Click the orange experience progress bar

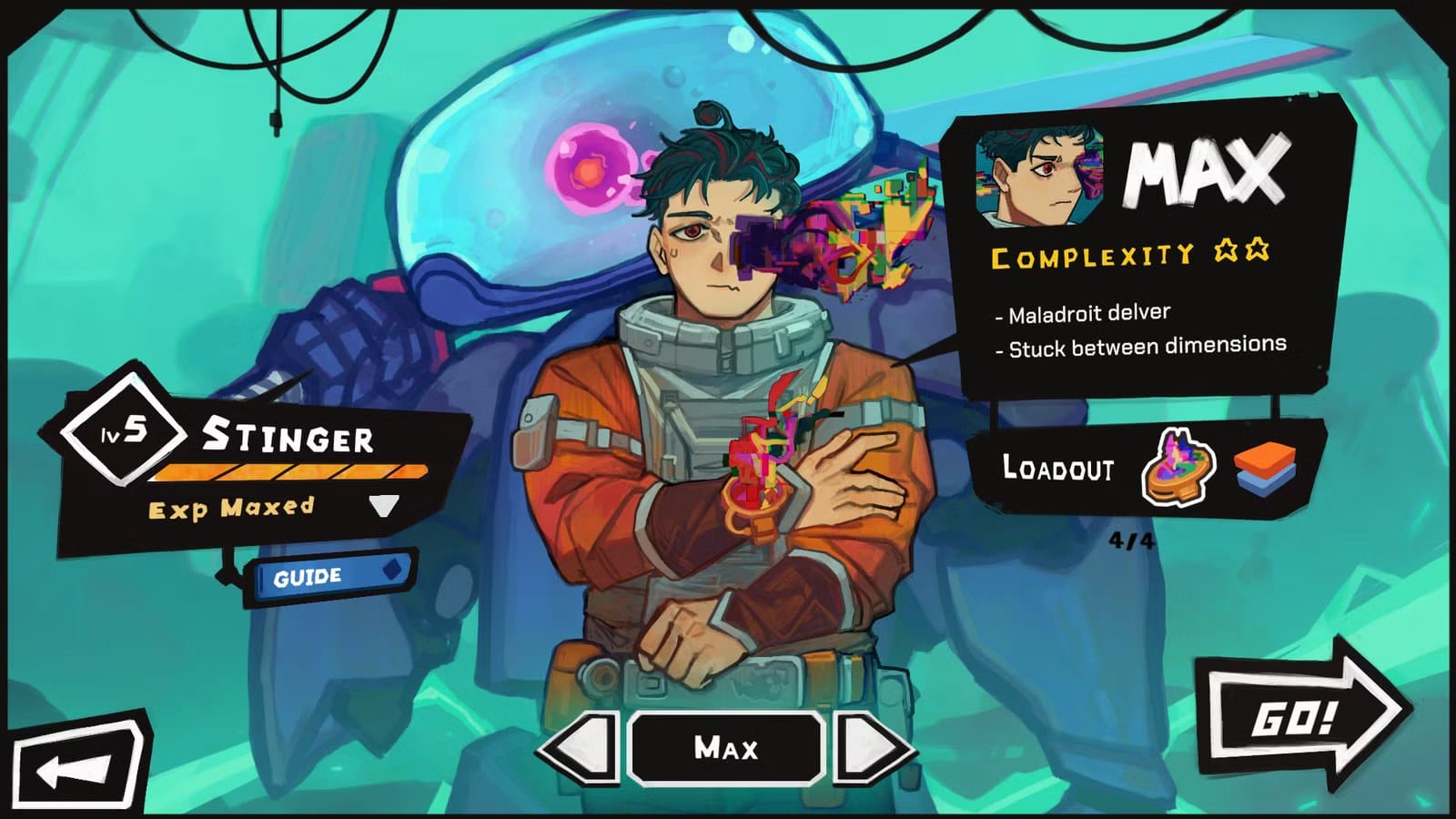[x=291, y=472]
